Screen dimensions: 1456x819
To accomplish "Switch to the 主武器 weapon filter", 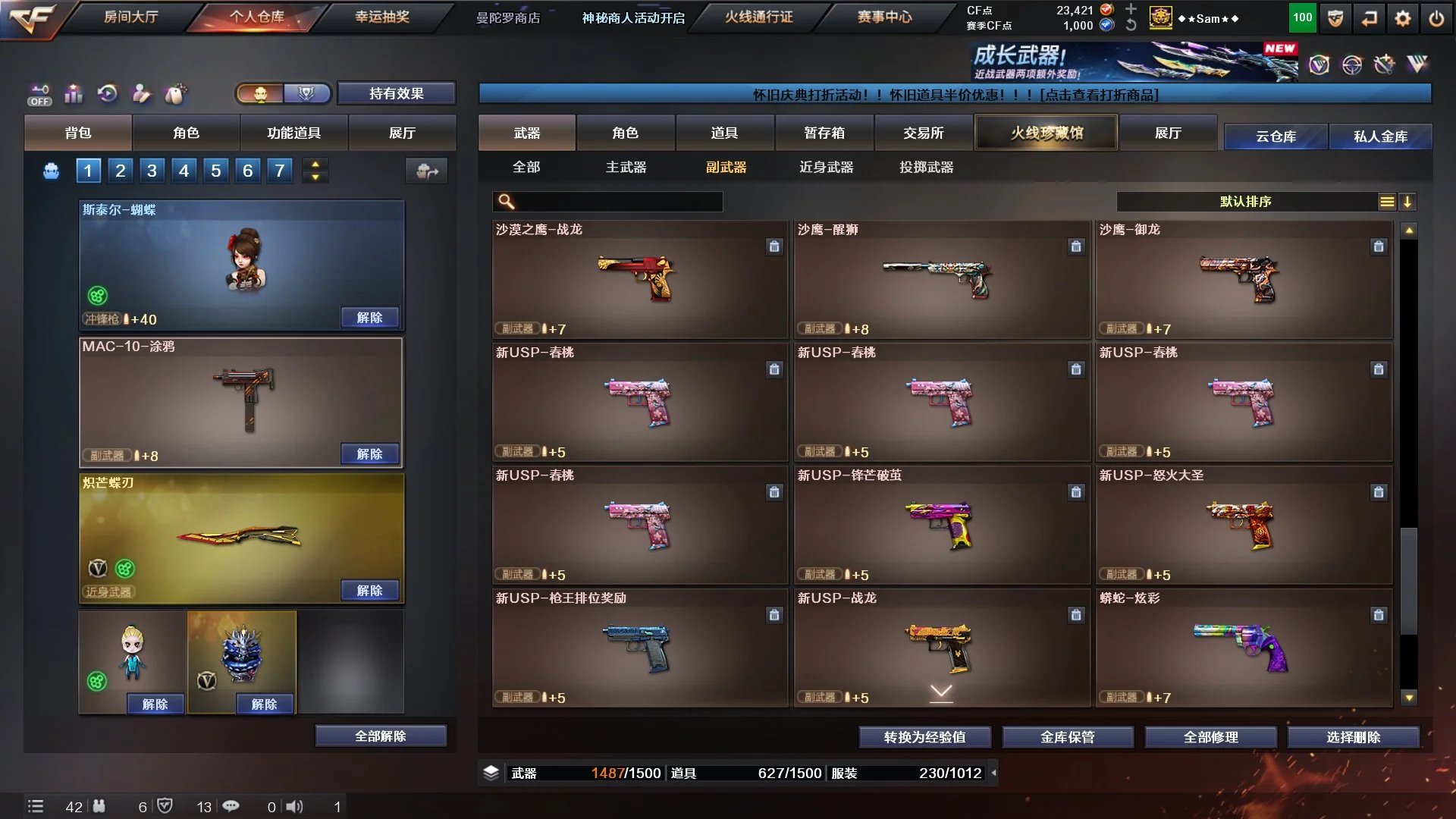I will click(626, 167).
